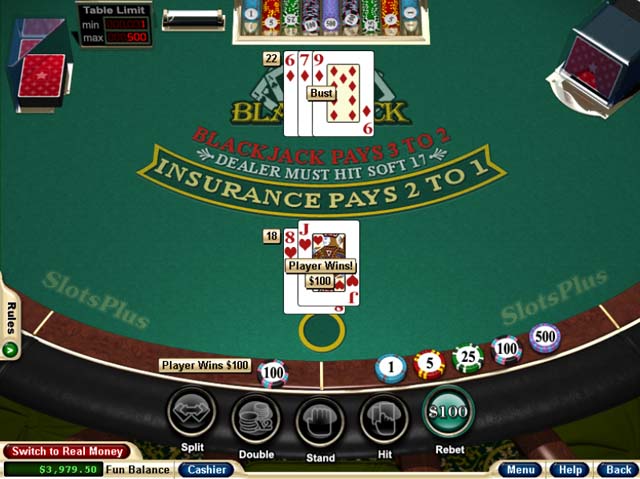The width and height of the screenshot is (640, 479).
Task: Open the Menu
Action: [521, 469]
